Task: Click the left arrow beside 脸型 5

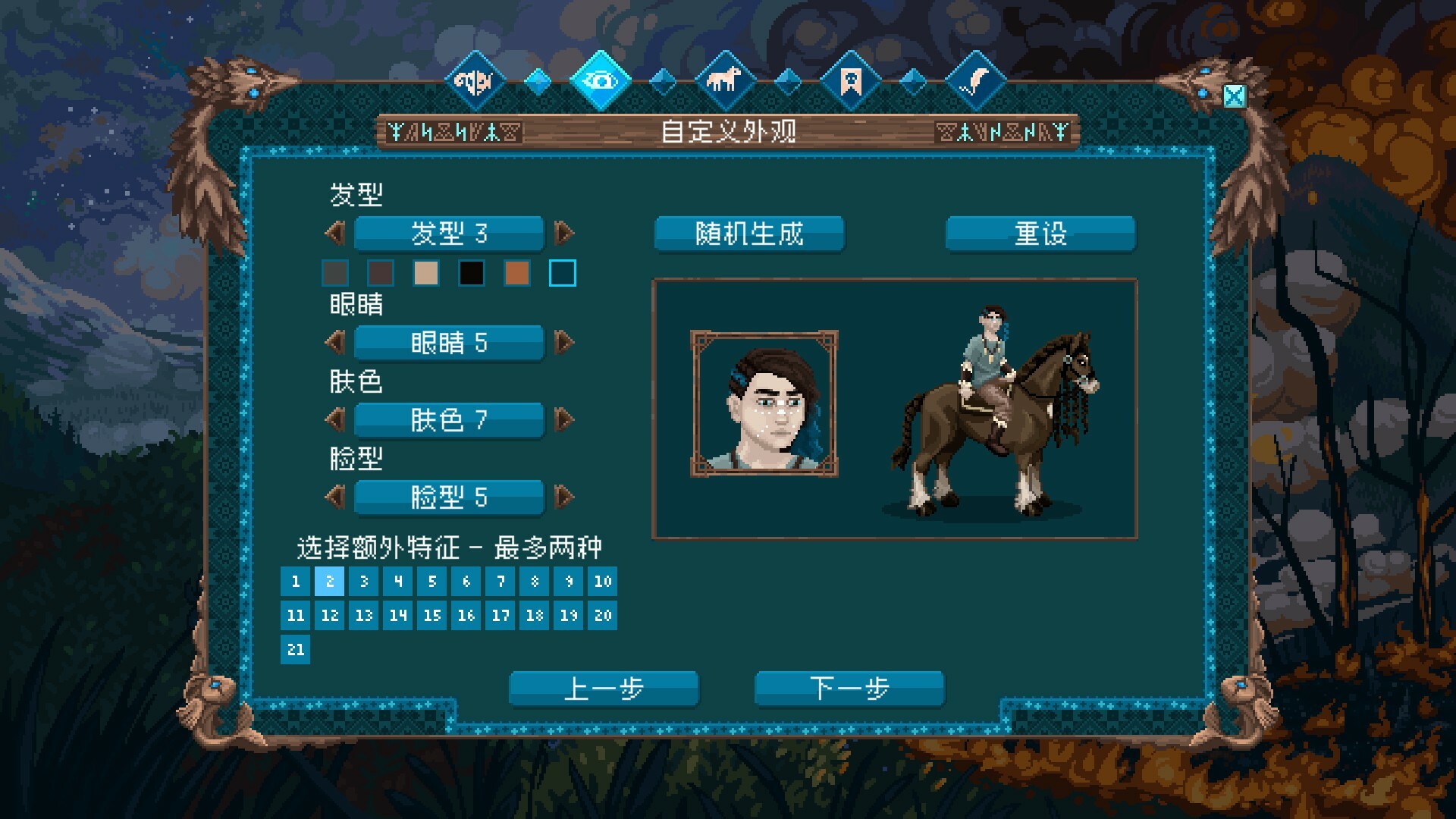Action: point(334,497)
